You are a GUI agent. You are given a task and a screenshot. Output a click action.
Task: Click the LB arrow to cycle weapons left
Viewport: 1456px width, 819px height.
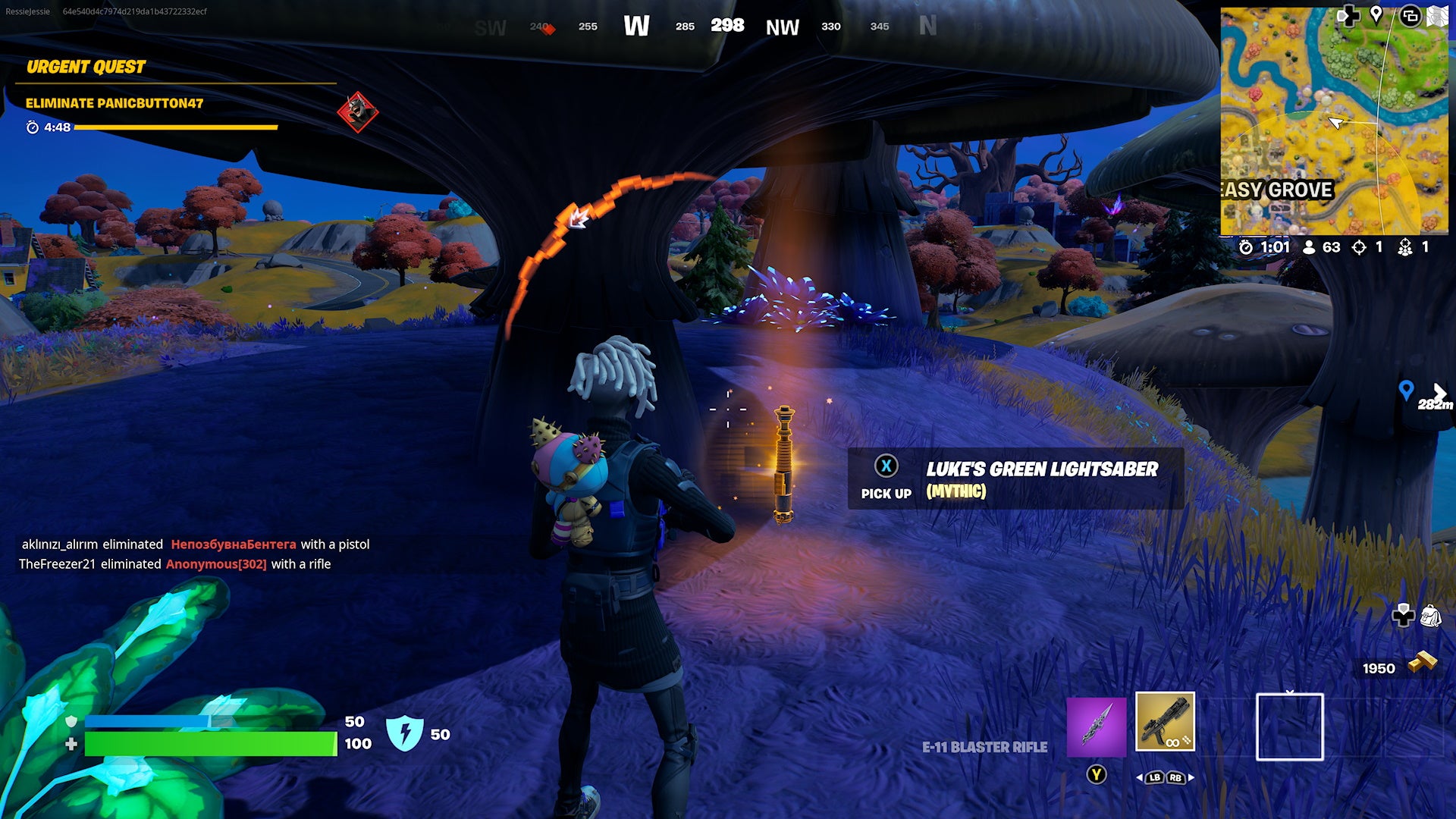(x=1155, y=777)
